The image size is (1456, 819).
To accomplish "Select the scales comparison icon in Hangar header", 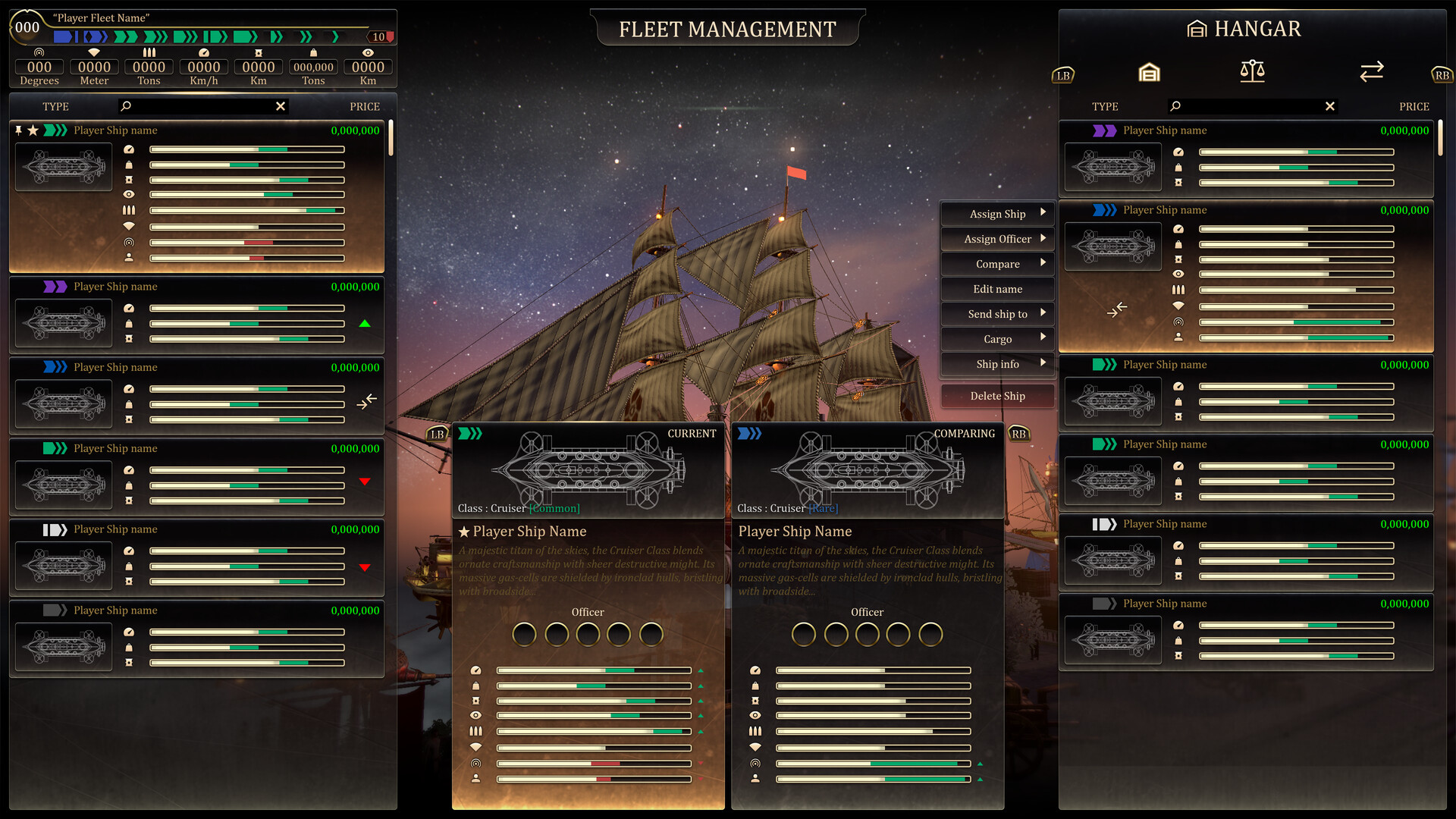I will pyautogui.click(x=1251, y=72).
